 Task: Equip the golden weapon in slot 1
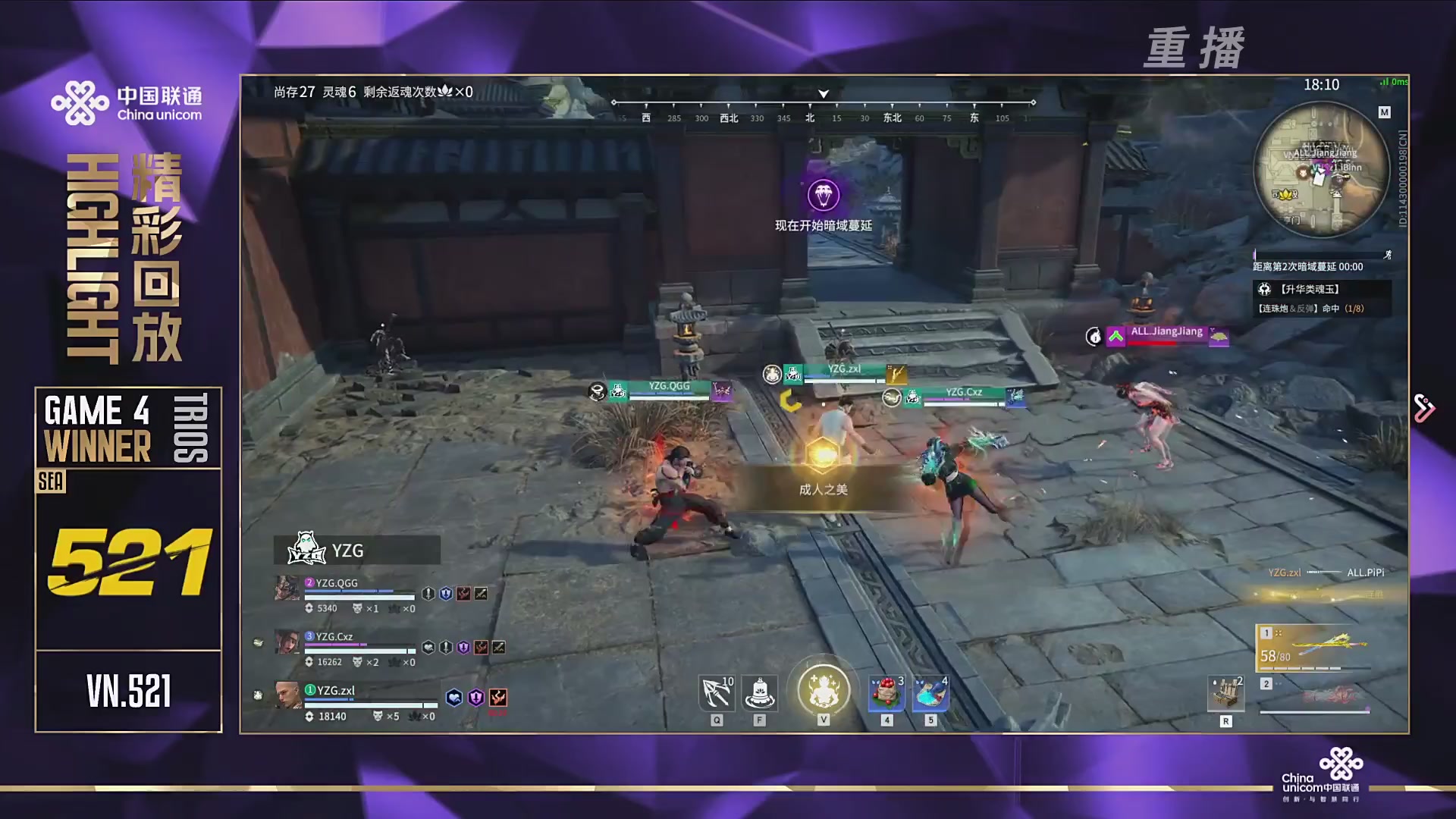[x=1315, y=648]
